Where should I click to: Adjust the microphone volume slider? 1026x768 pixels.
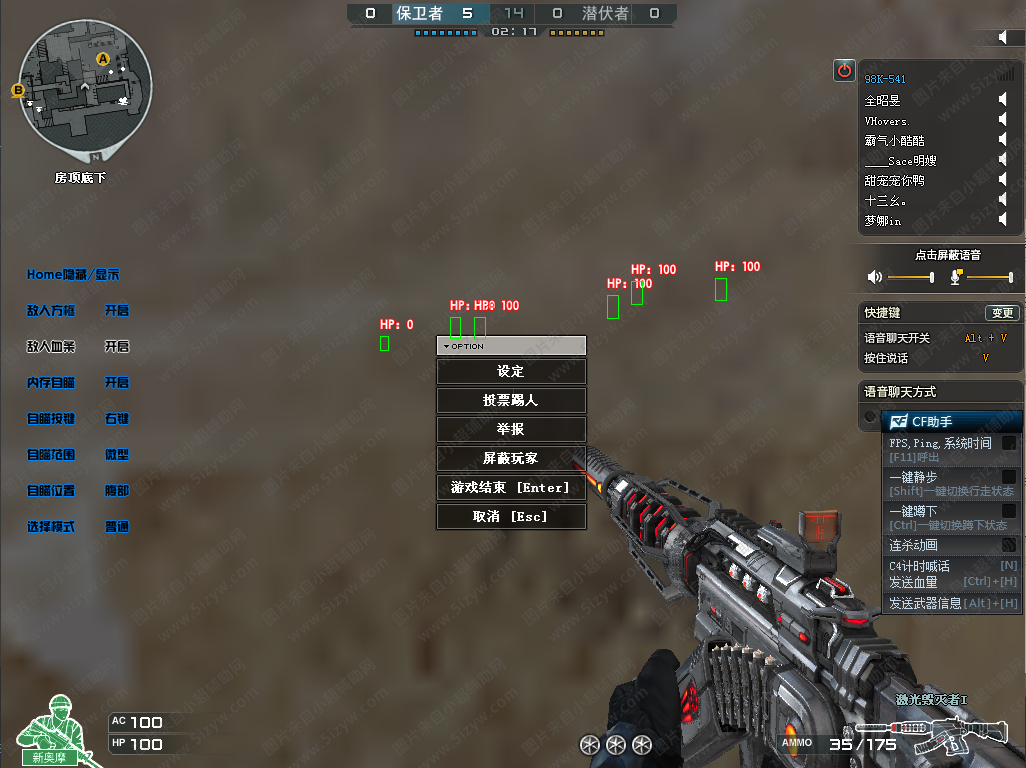coord(988,277)
